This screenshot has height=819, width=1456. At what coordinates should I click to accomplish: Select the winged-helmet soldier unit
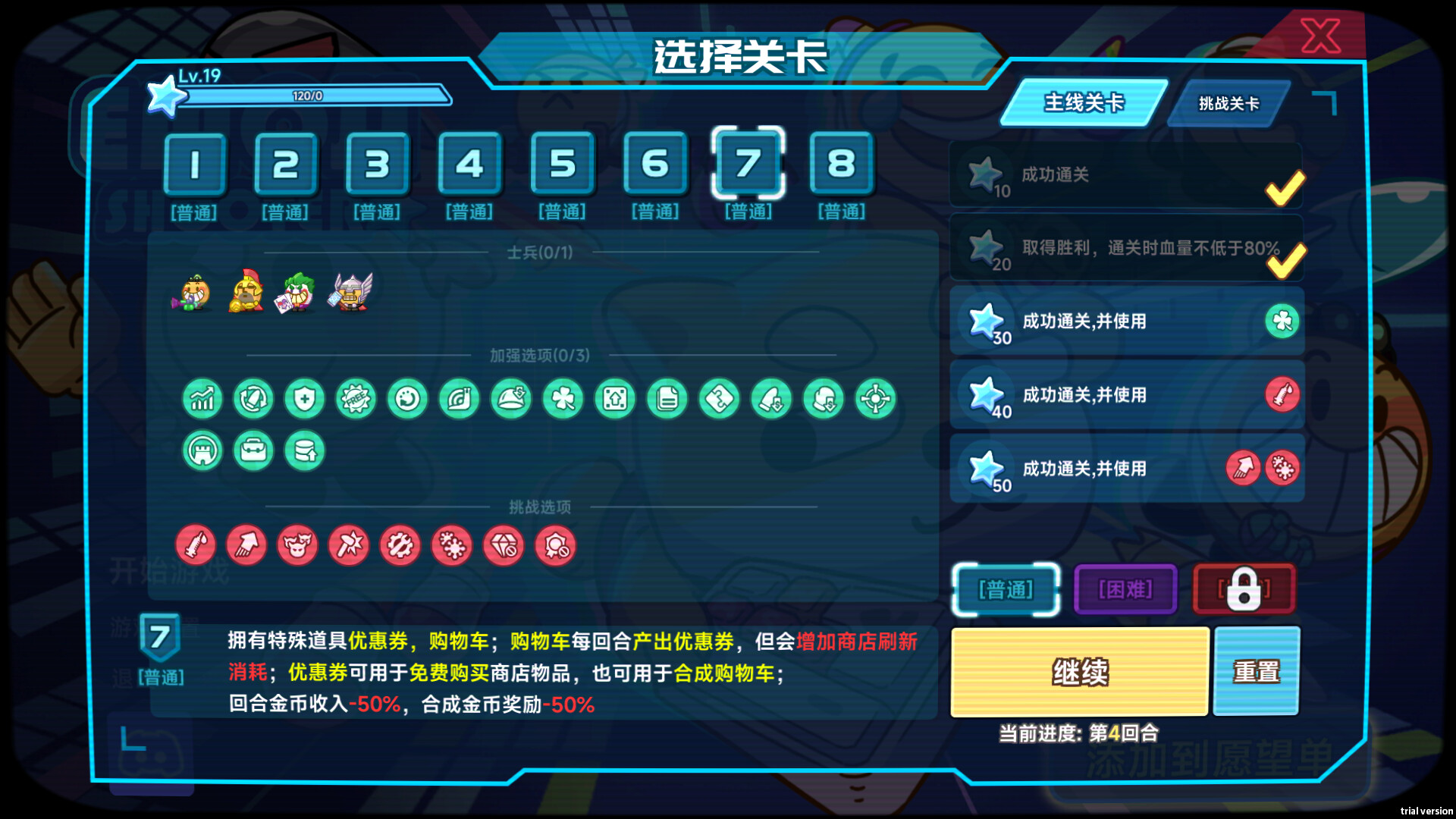tap(350, 290)
